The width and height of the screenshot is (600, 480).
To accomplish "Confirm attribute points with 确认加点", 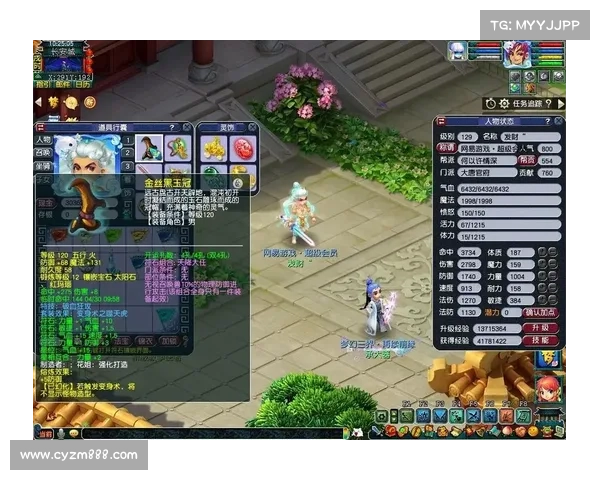I will pos(541,312).
